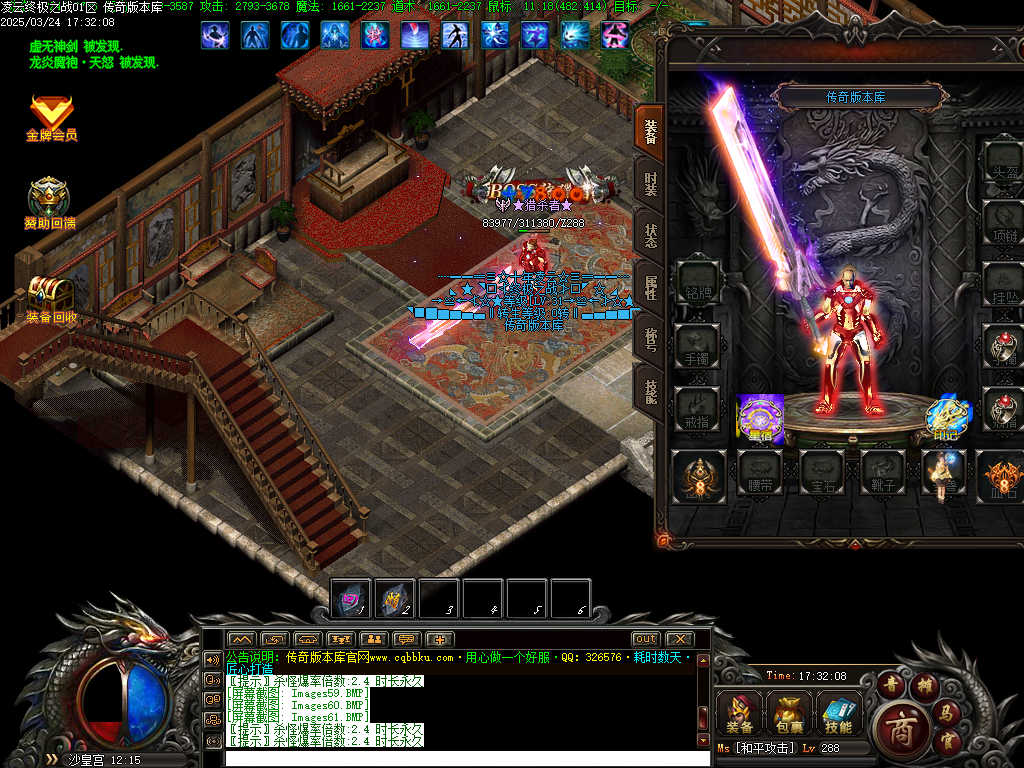Open the 金牌会员 gold member icon
The image size is (1024, 768).
tap(50, 115)
